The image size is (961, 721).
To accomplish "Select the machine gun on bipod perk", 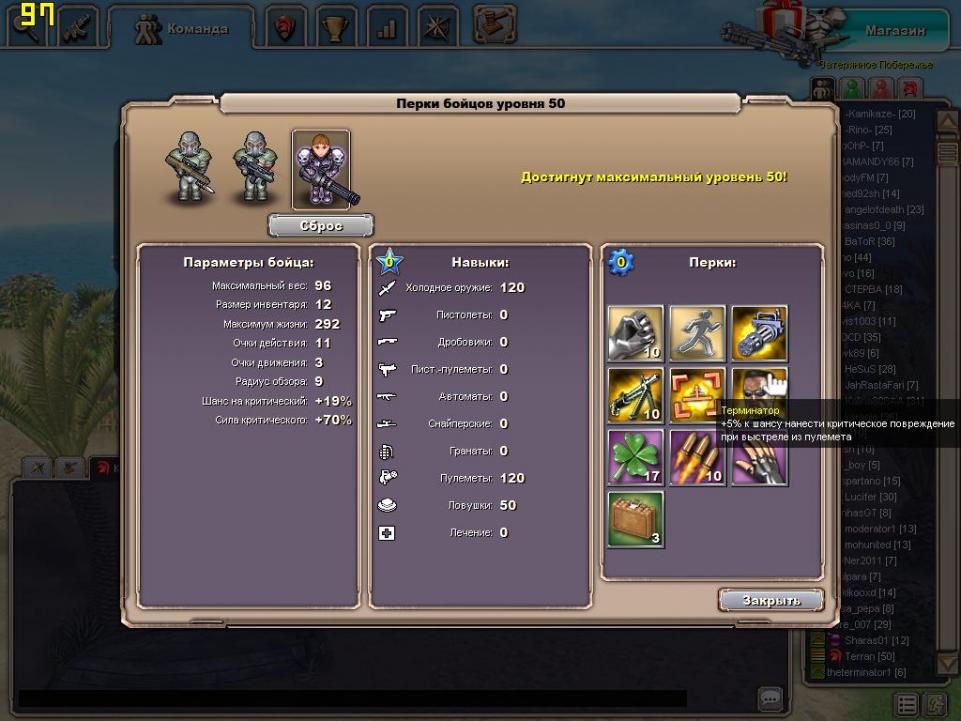I will click(x=636, y=395).
